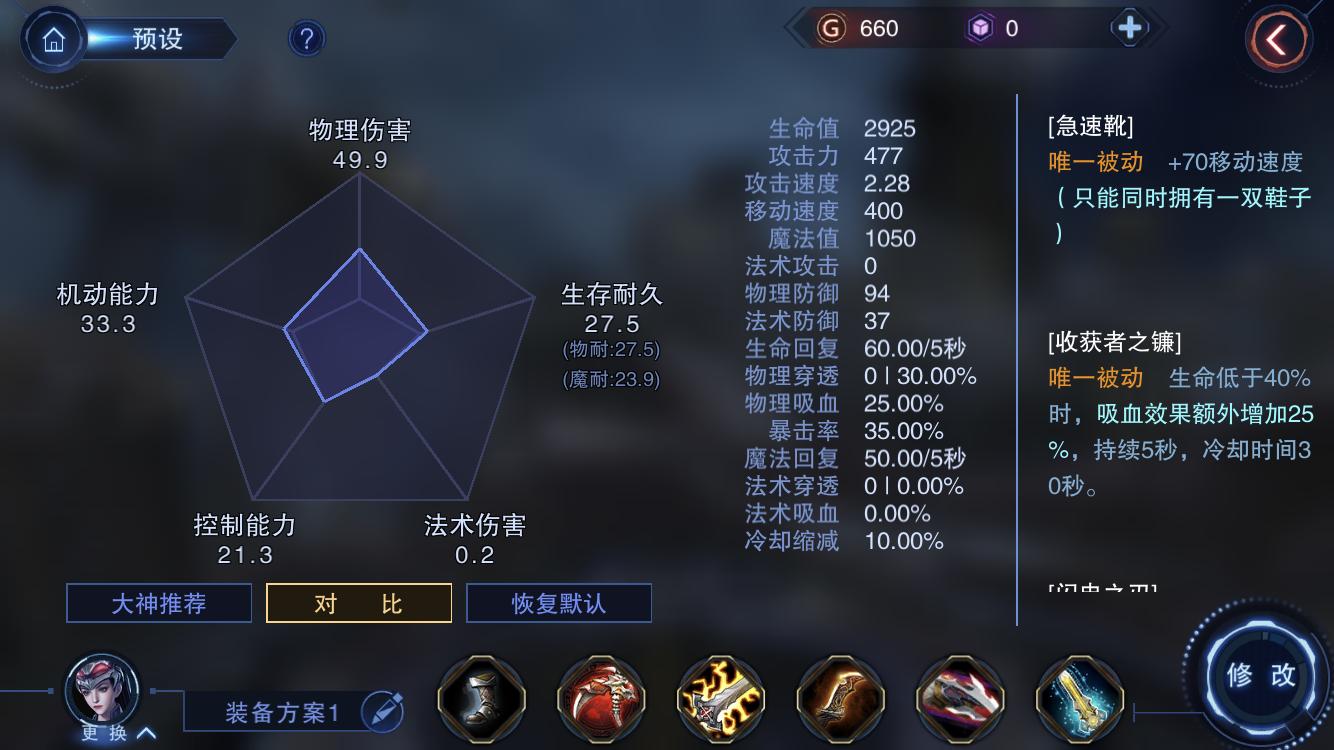
Task: Open the 对比 comparison tab
Action: [358, 602]
